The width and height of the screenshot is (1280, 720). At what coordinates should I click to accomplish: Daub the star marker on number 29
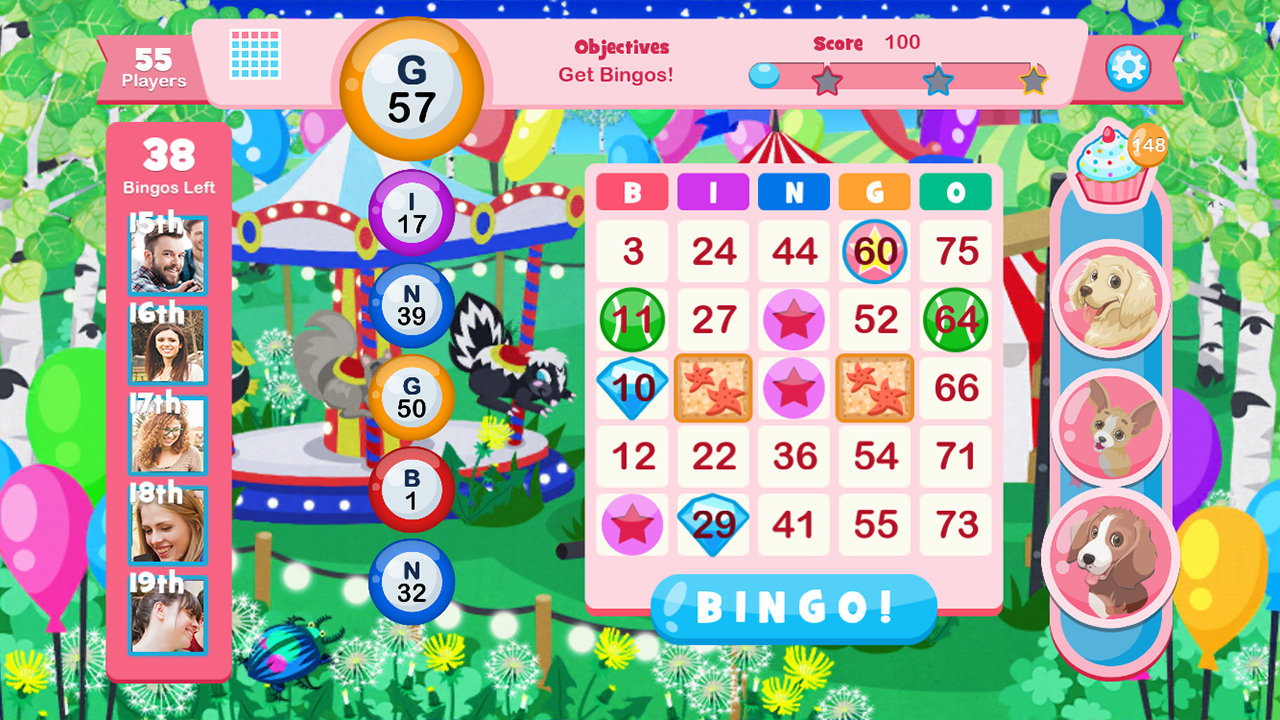coord(713,521)
